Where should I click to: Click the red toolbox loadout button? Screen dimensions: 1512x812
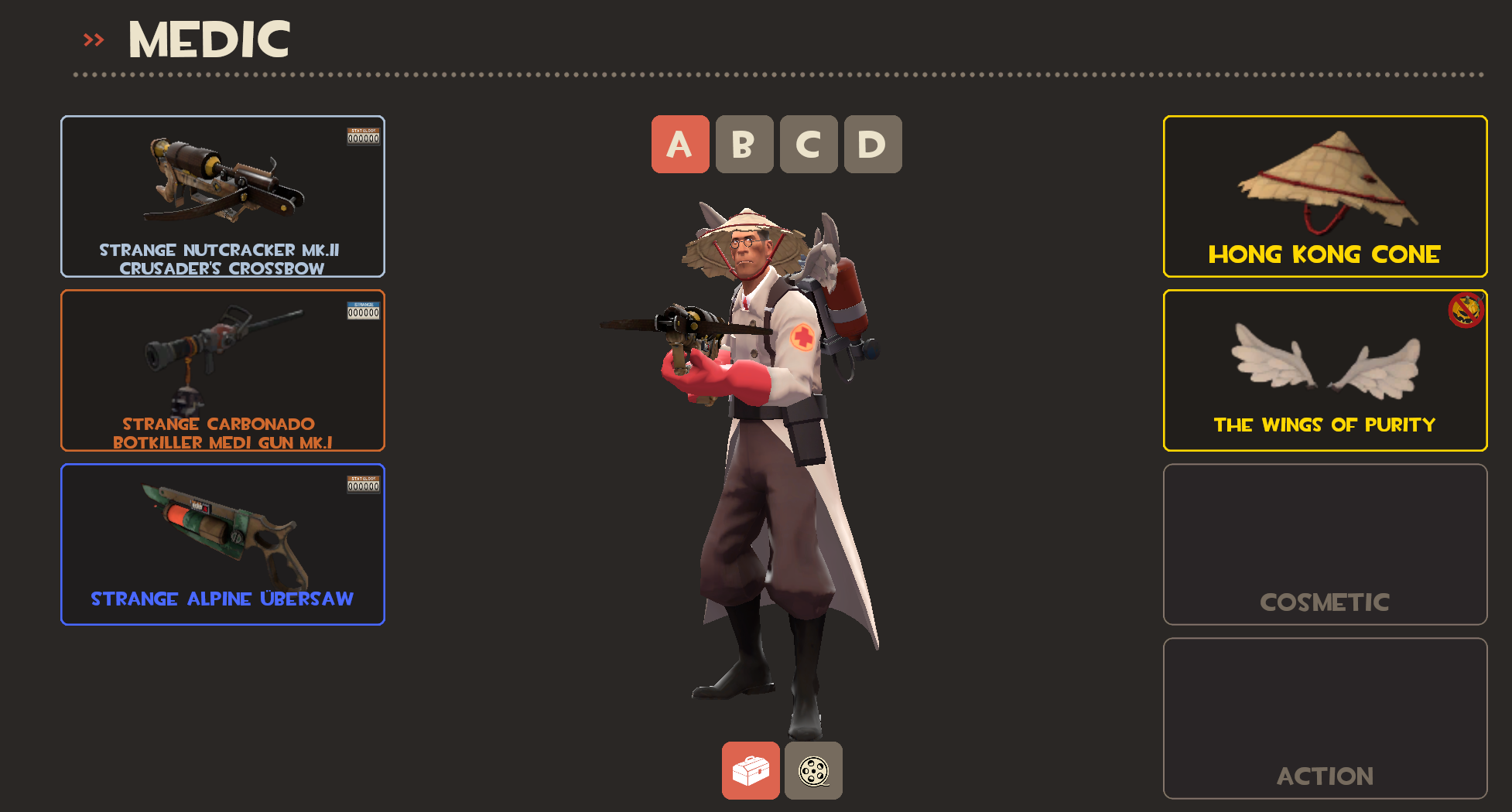tap(751, 771)
